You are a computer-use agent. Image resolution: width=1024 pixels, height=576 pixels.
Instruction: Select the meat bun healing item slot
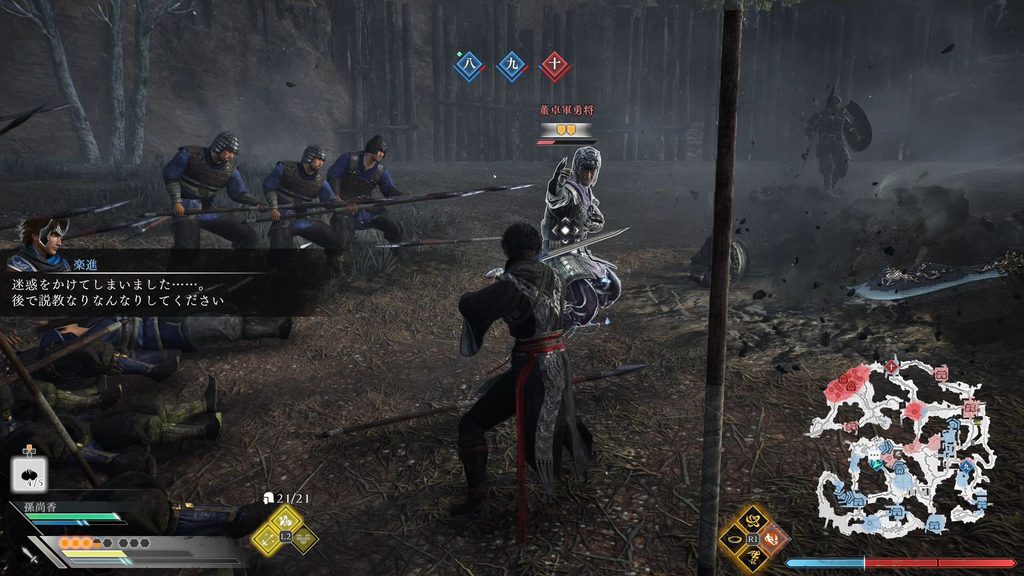point(27,474)
